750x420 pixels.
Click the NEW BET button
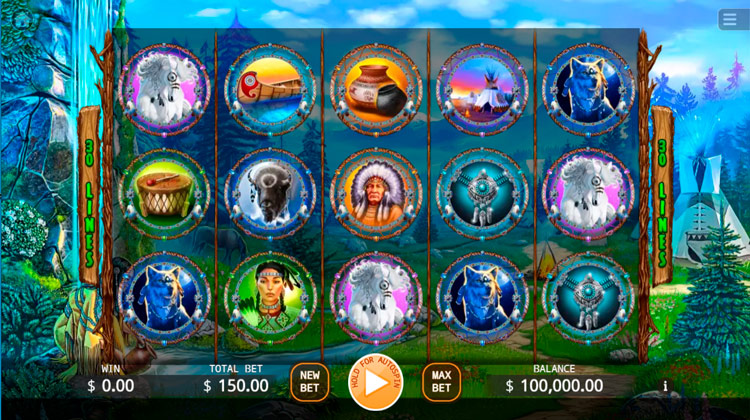pos(310,382)
